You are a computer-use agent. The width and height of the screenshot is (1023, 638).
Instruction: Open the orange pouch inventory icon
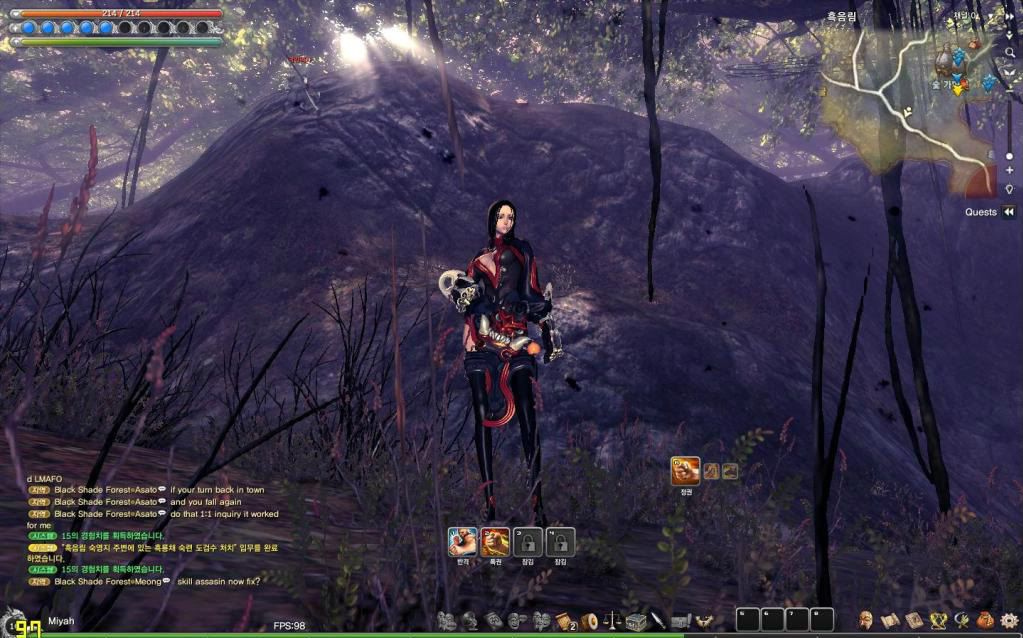coord(985,620)
